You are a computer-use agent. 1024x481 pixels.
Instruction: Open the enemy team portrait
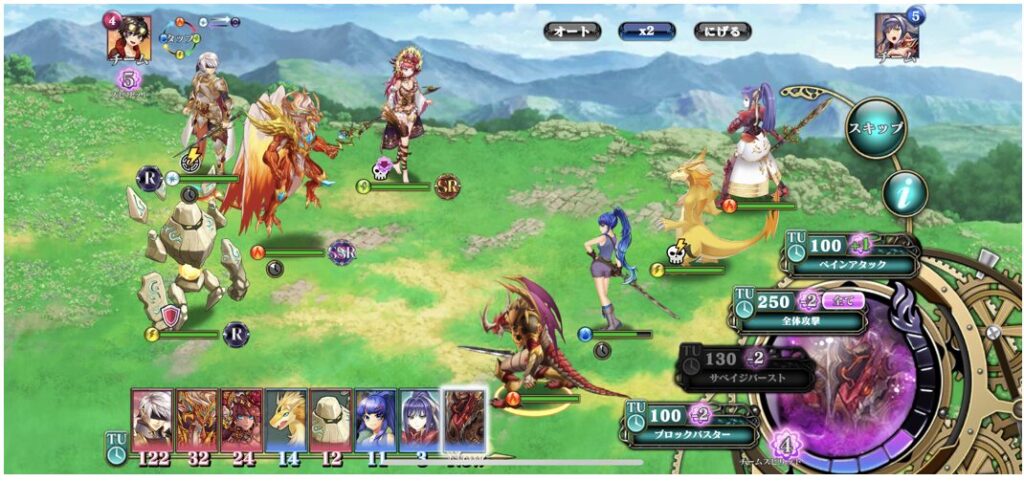pyautogui.click(x=896, y=36)
